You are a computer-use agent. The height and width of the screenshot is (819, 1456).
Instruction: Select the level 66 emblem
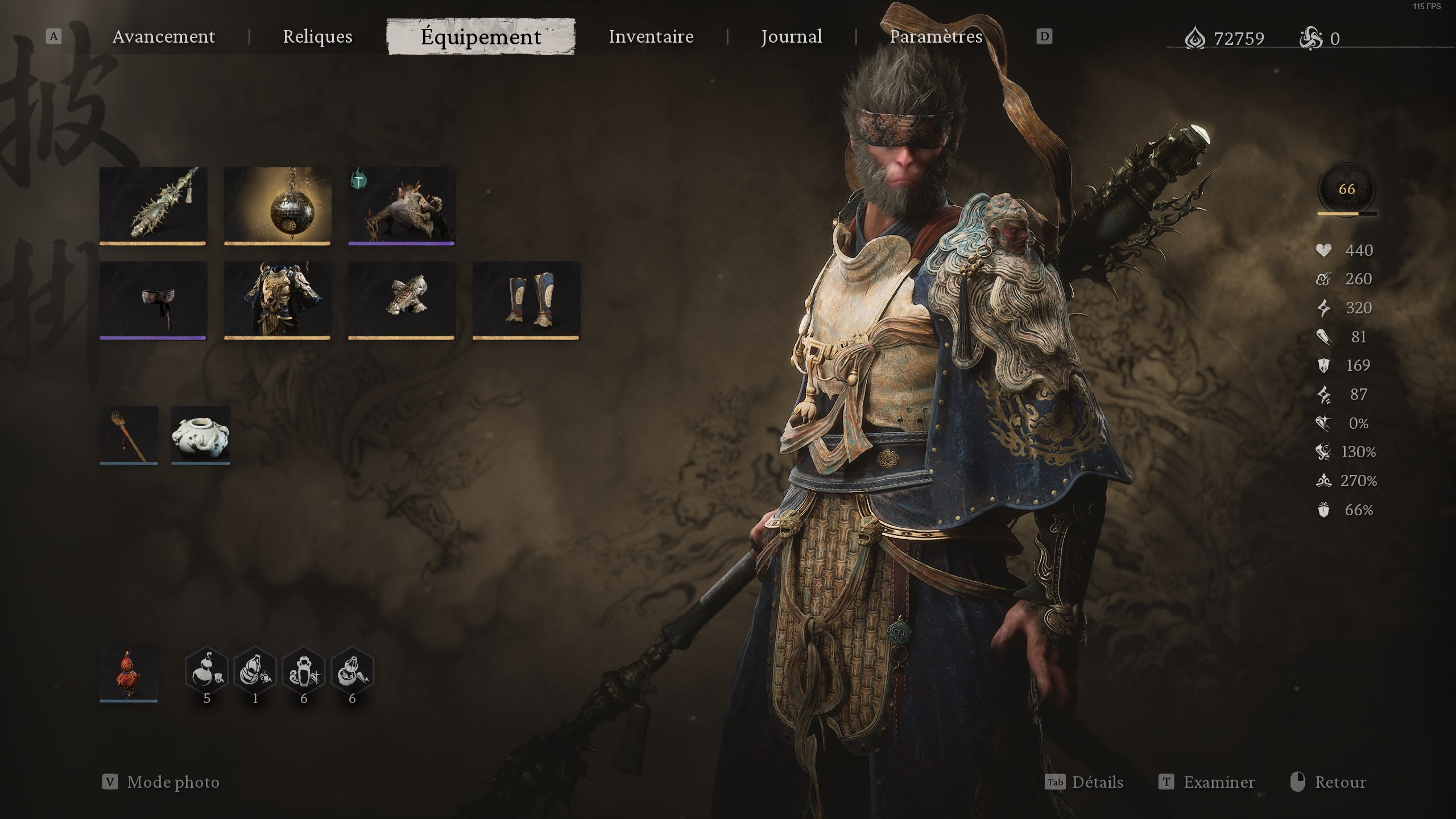[x=1345, y=191]
